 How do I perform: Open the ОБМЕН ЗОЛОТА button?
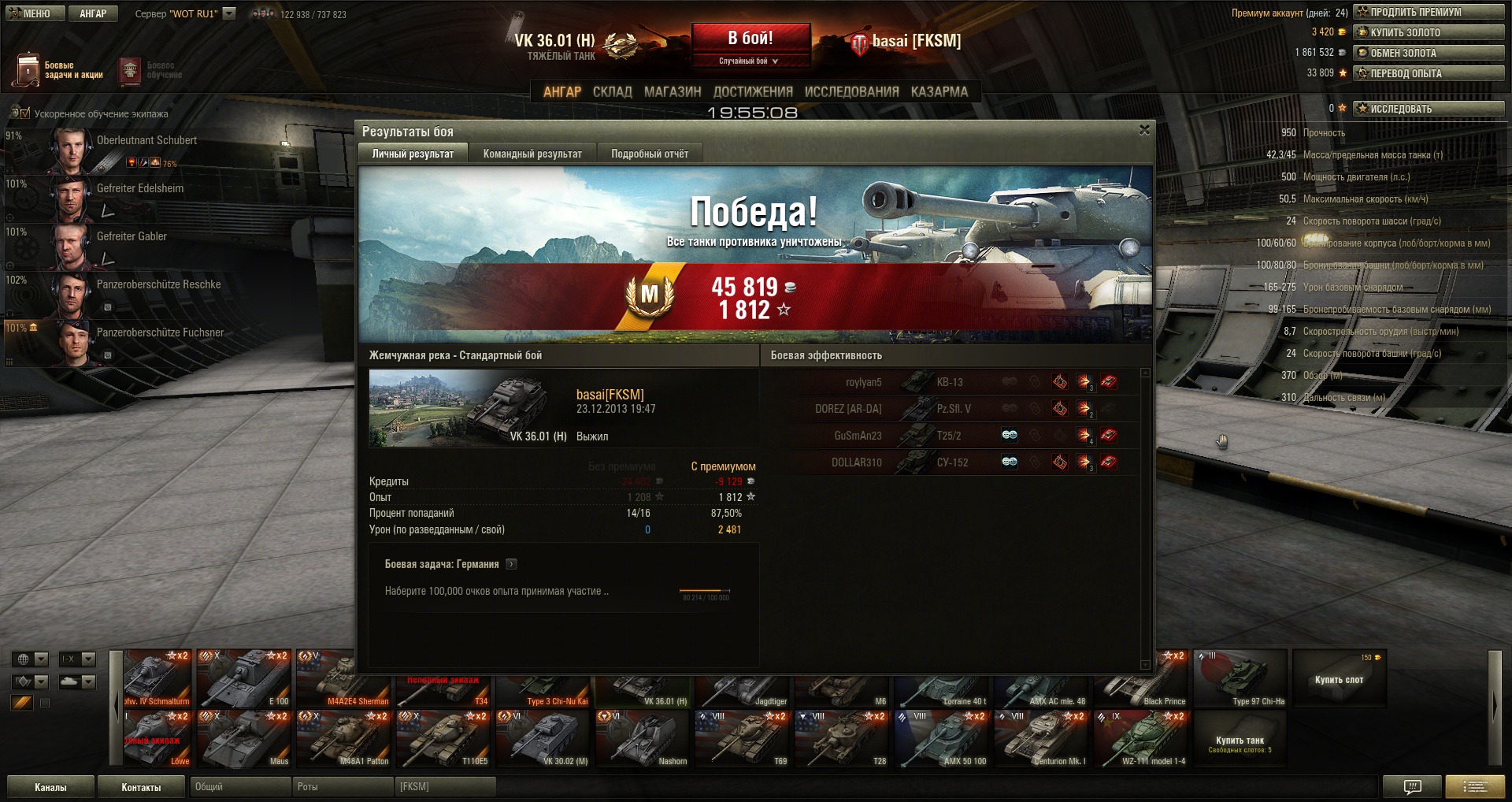click(x=1429, y=53)
